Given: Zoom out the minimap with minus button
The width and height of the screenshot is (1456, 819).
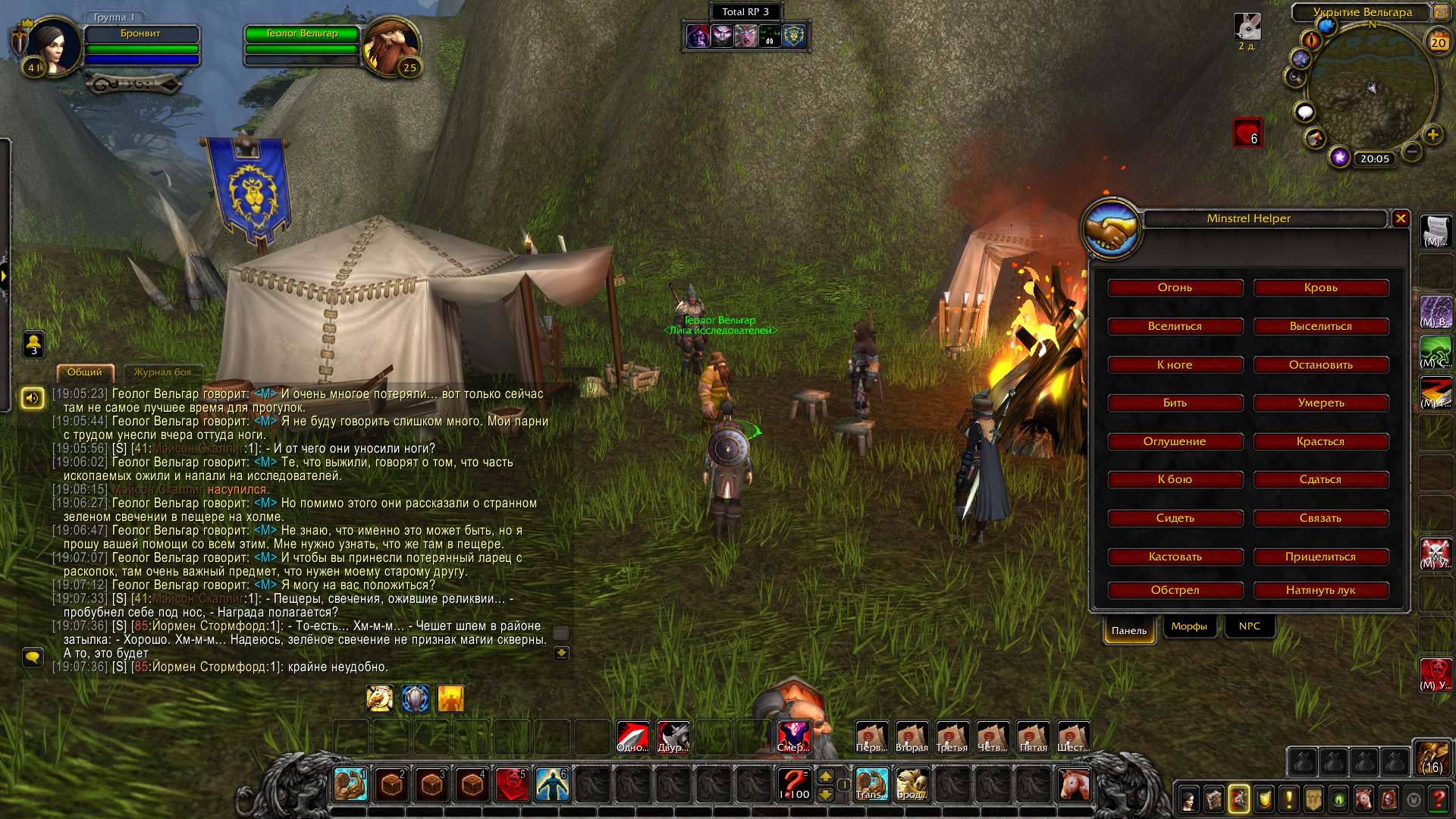Looking at the screenshot, I should 1411,152.
